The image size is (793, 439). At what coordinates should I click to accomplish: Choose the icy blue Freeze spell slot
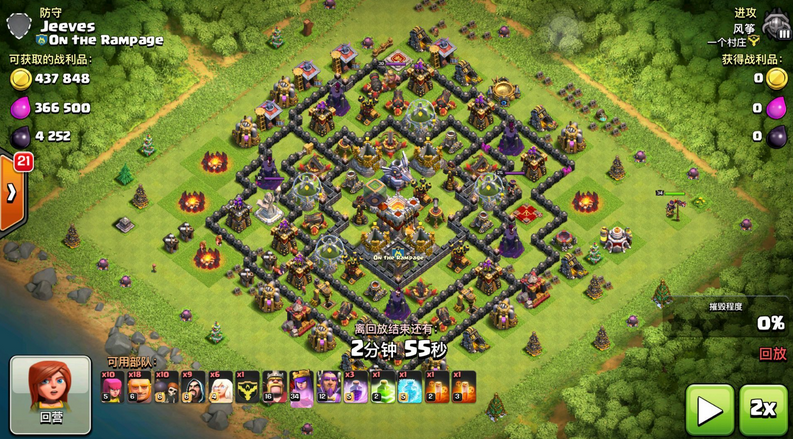(x=408, y=386)
